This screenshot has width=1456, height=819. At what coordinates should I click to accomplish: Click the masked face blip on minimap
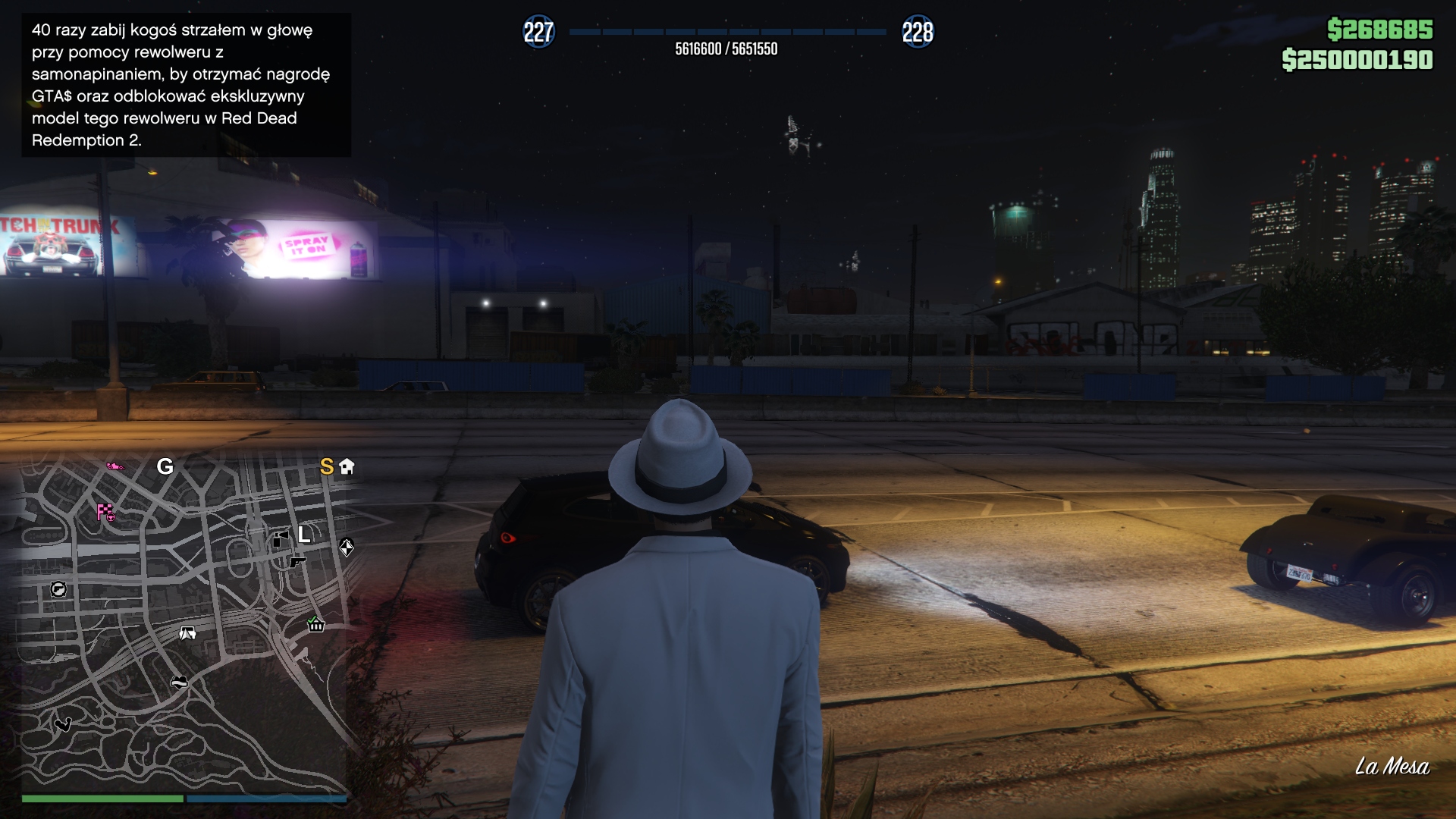point(179,682)
